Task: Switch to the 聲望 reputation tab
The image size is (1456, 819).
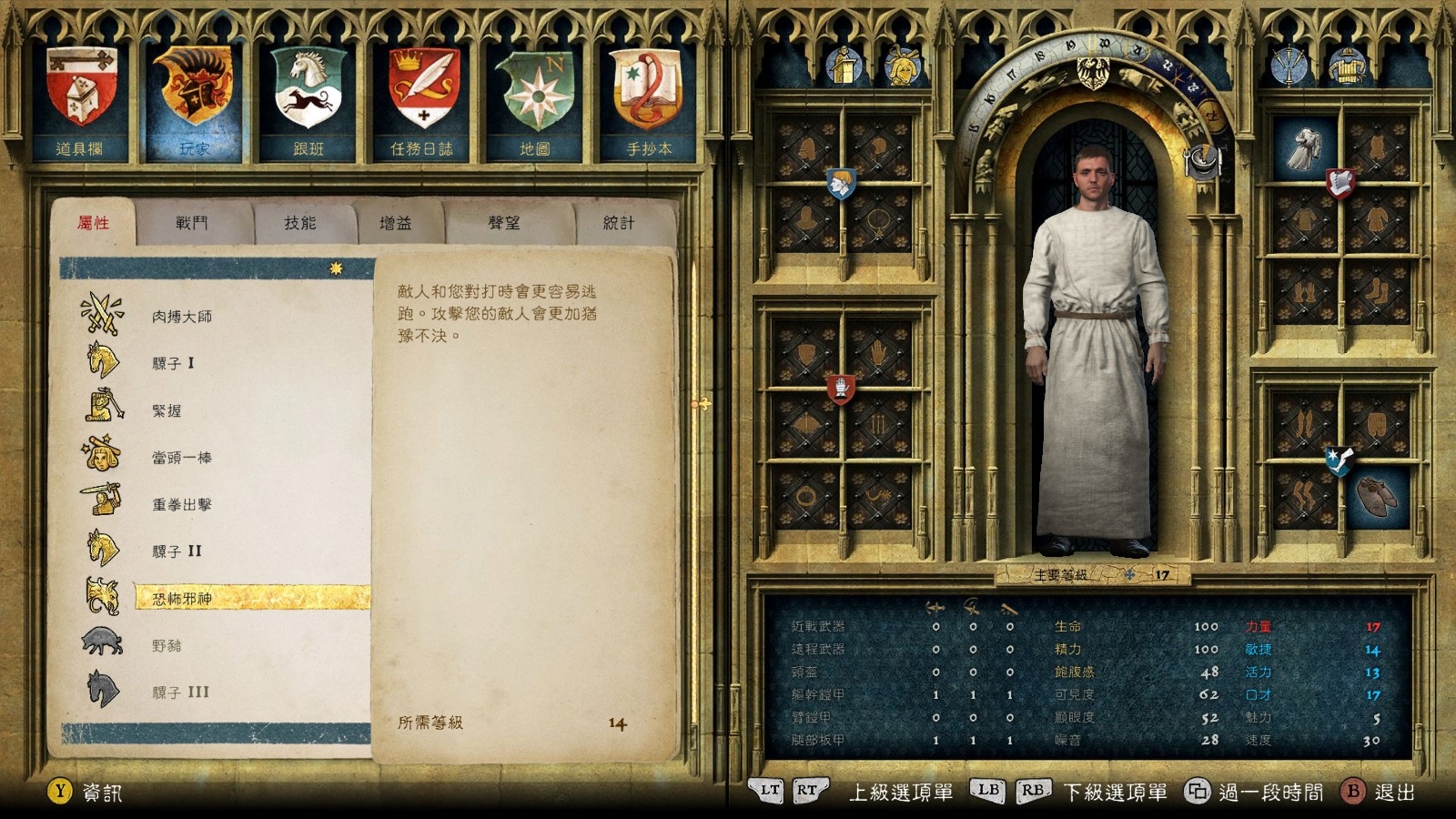Action: click(504, 223)
